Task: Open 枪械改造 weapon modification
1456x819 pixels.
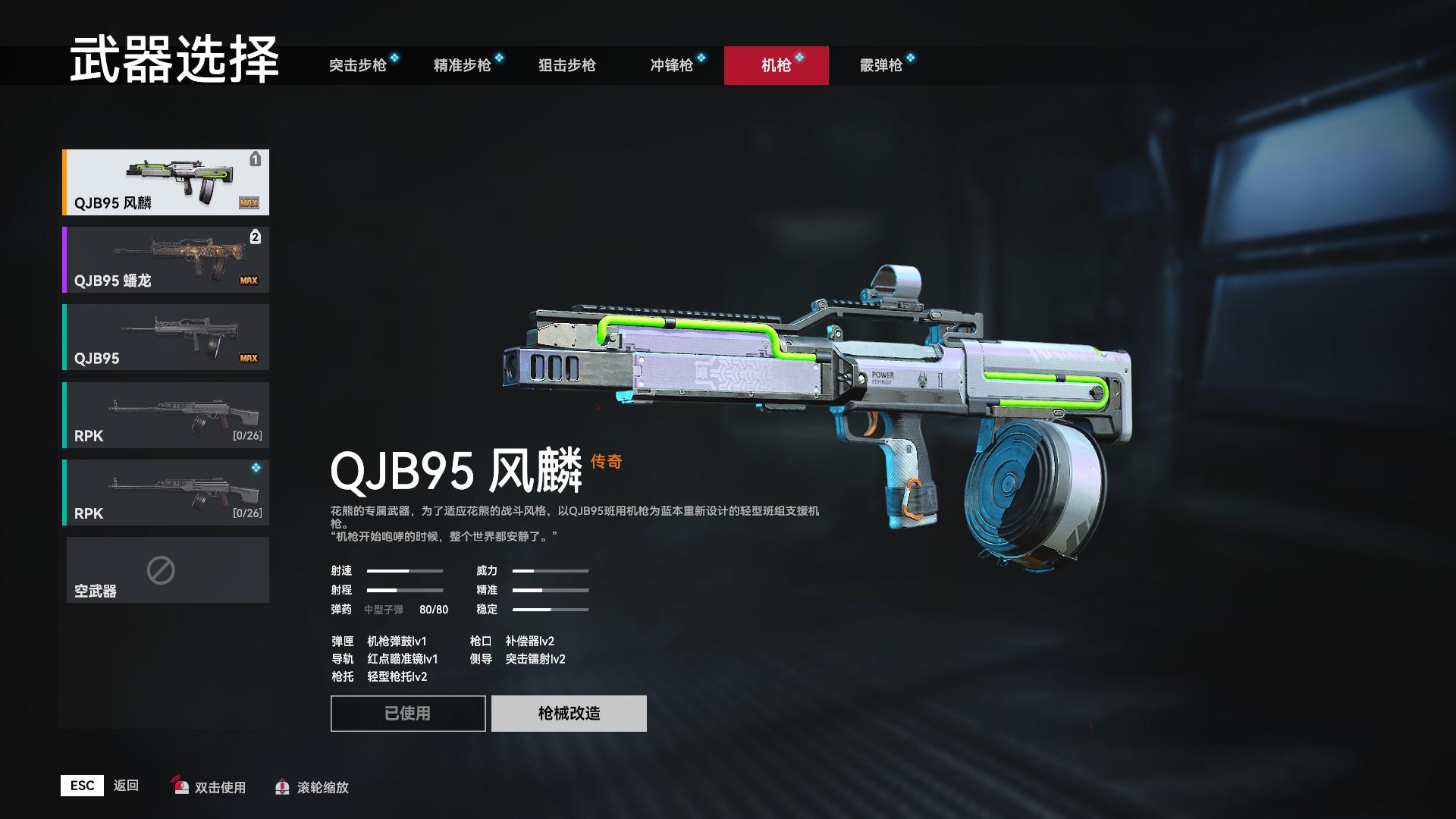Action: pyautogui.click(x=569, y=713)
